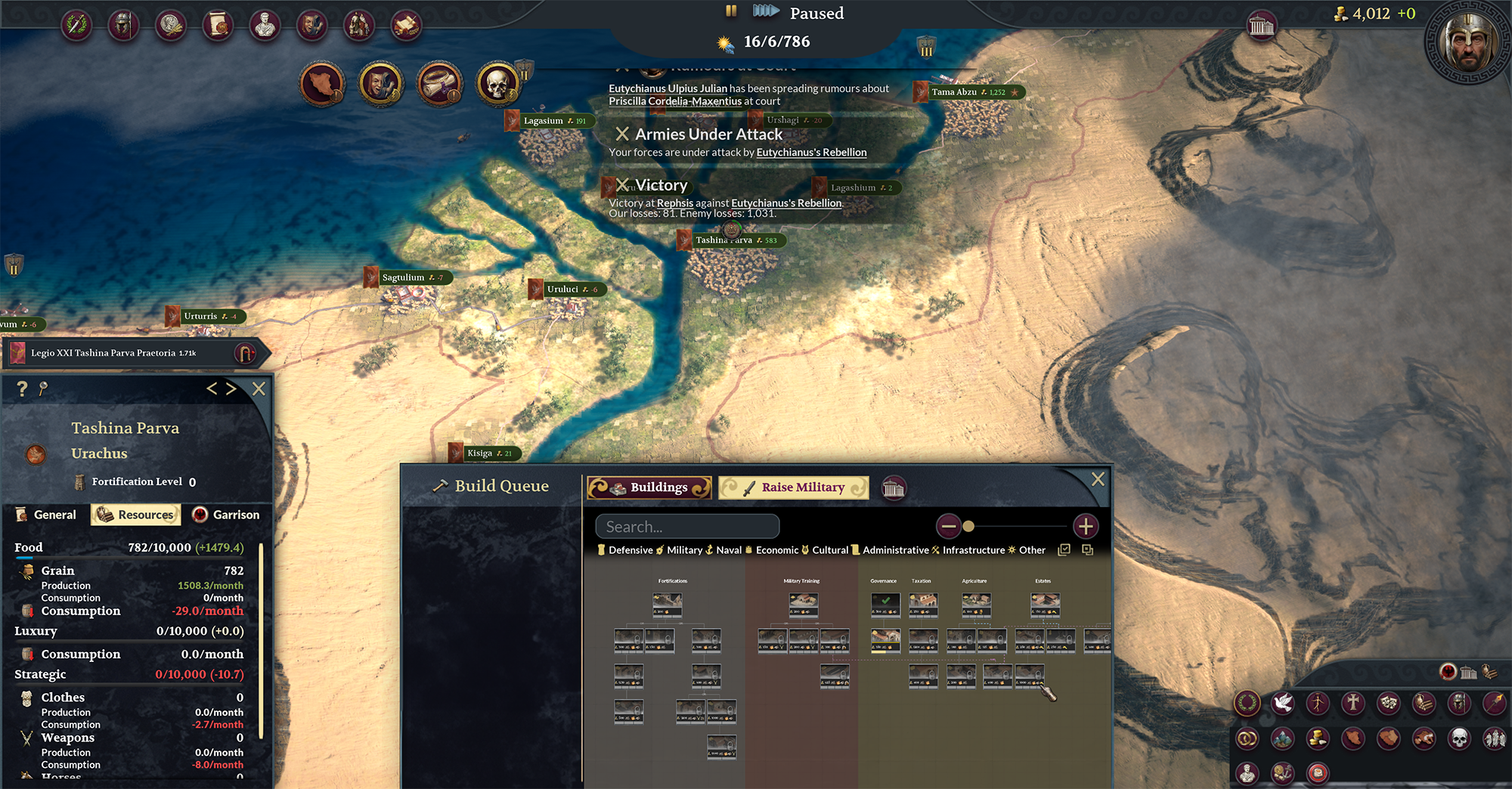Open the Economy panel with coin icon

(x=171, y=25)
